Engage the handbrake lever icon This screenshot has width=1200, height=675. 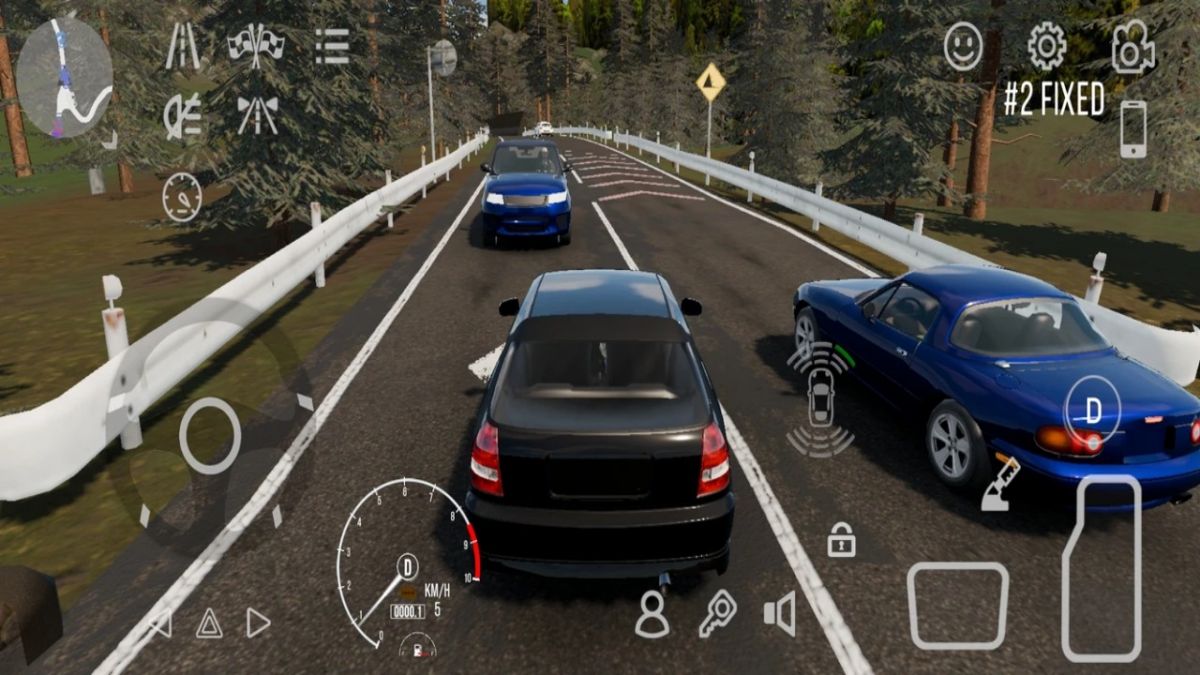[x=1000, y=485]
